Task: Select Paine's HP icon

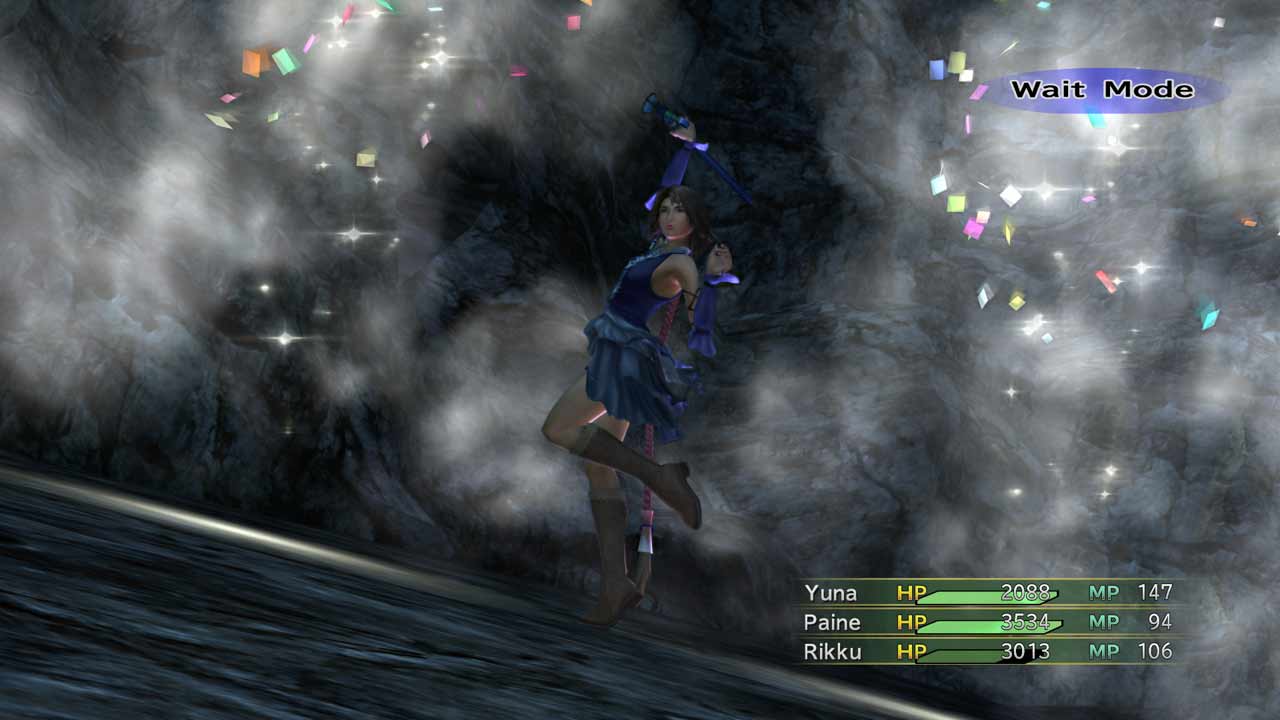Action: (x=912, y=622)
